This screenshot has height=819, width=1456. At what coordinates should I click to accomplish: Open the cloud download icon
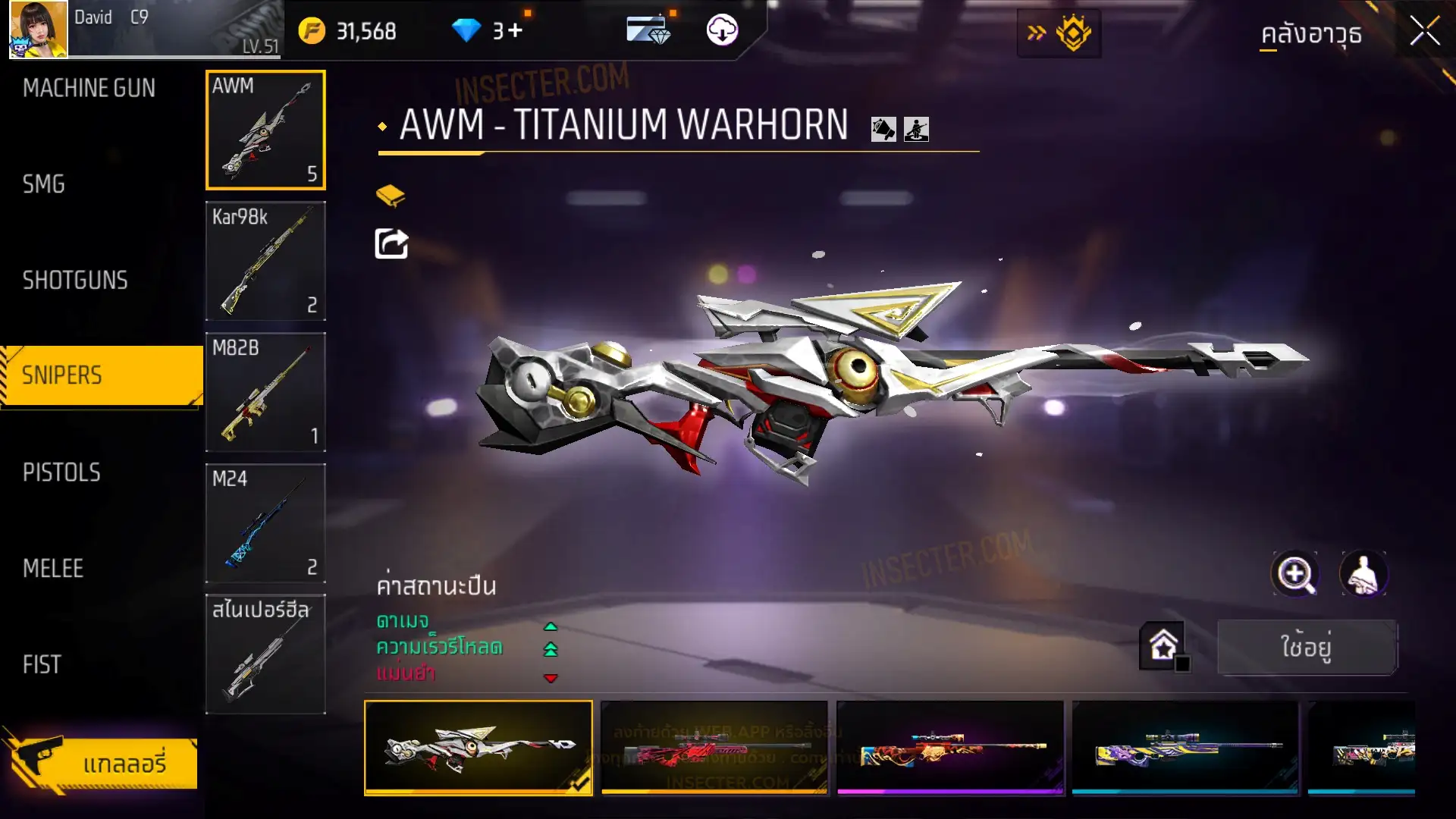tap(722, 30)
